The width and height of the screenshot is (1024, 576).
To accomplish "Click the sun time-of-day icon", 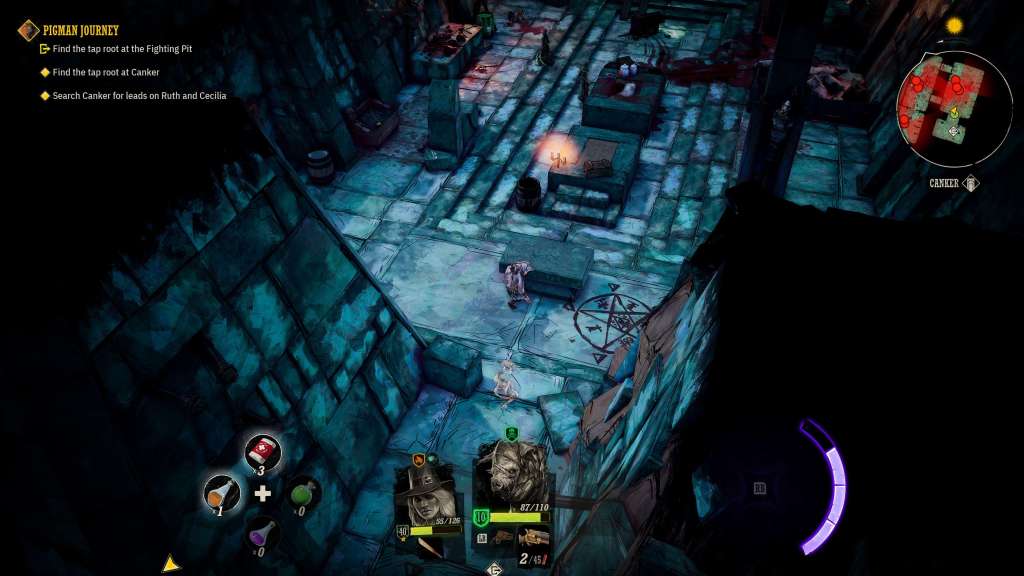I will [954, 26].
